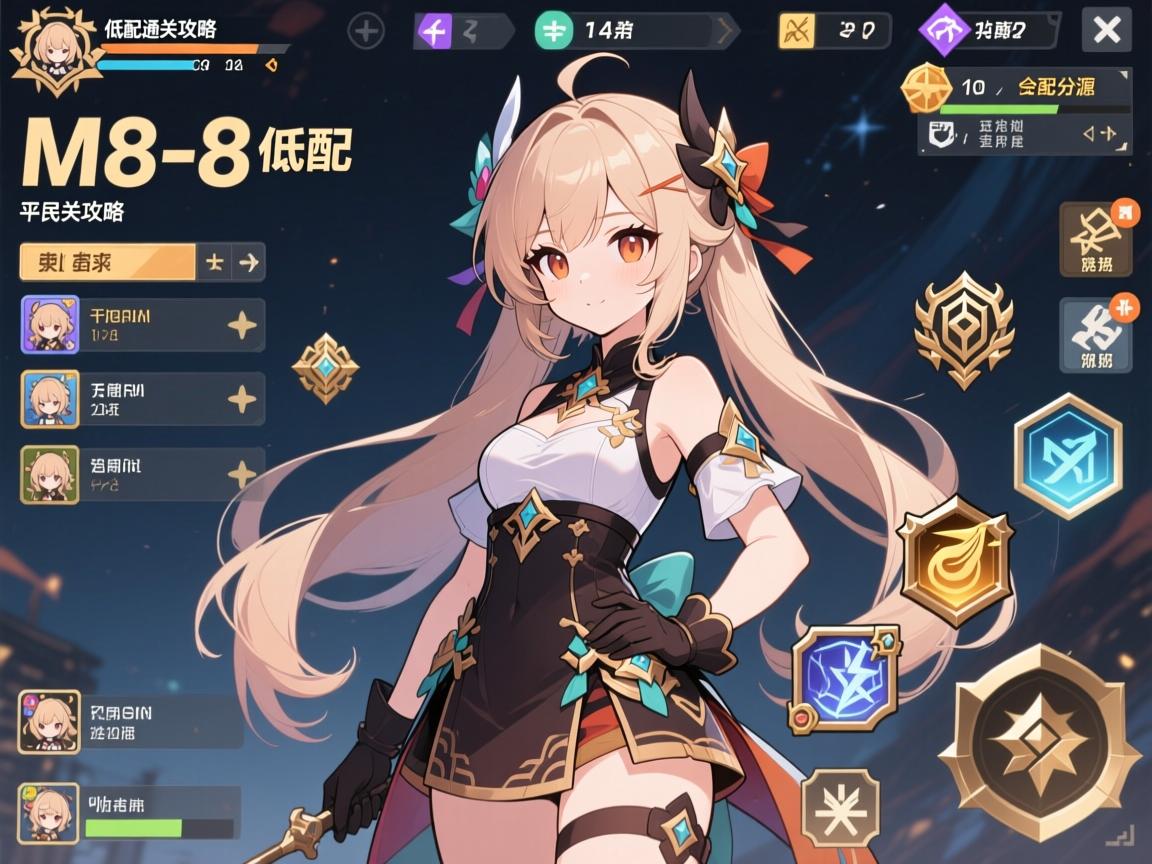Select the bottom portrait row with green bar
1152x864 pixels.
point(130,811)
